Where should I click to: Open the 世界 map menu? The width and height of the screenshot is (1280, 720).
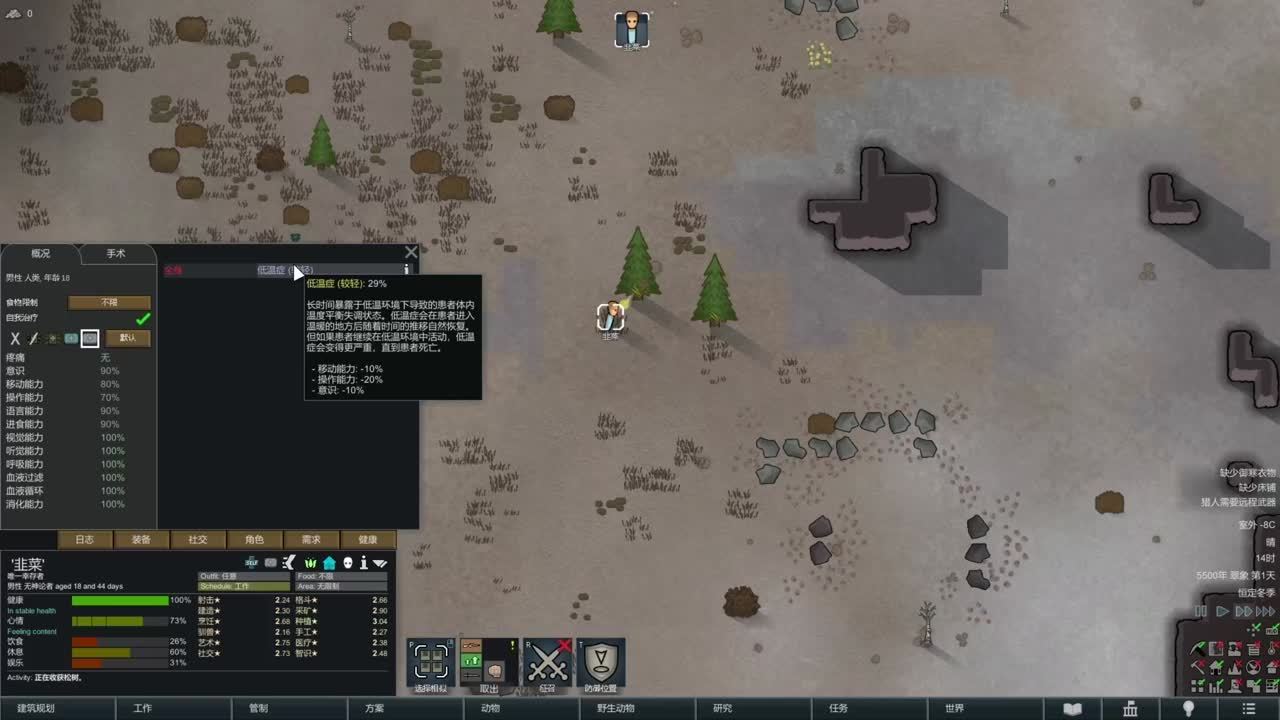click(x=954, y=708)
